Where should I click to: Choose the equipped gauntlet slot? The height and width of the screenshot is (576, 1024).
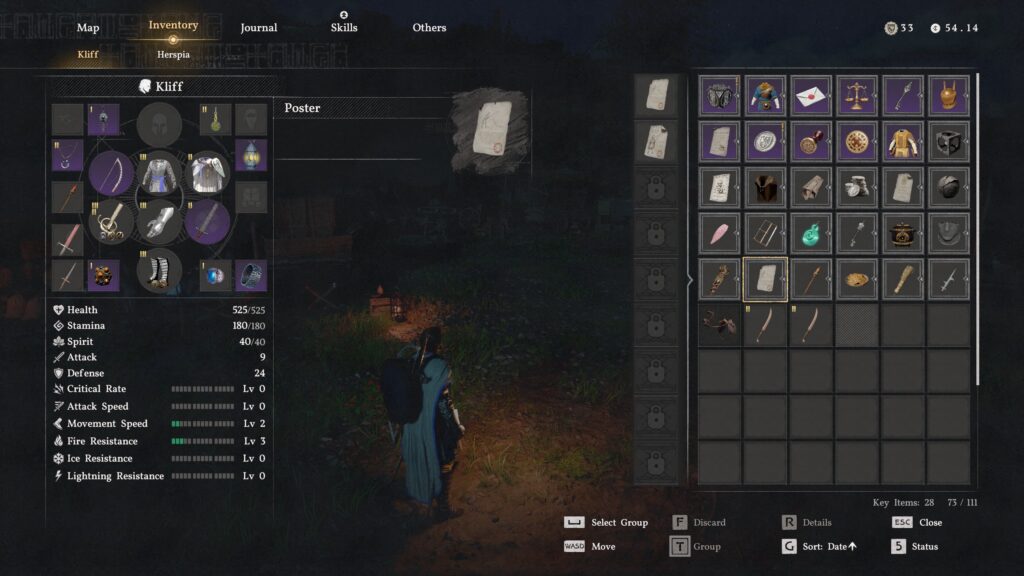click(x=160, y=221)
